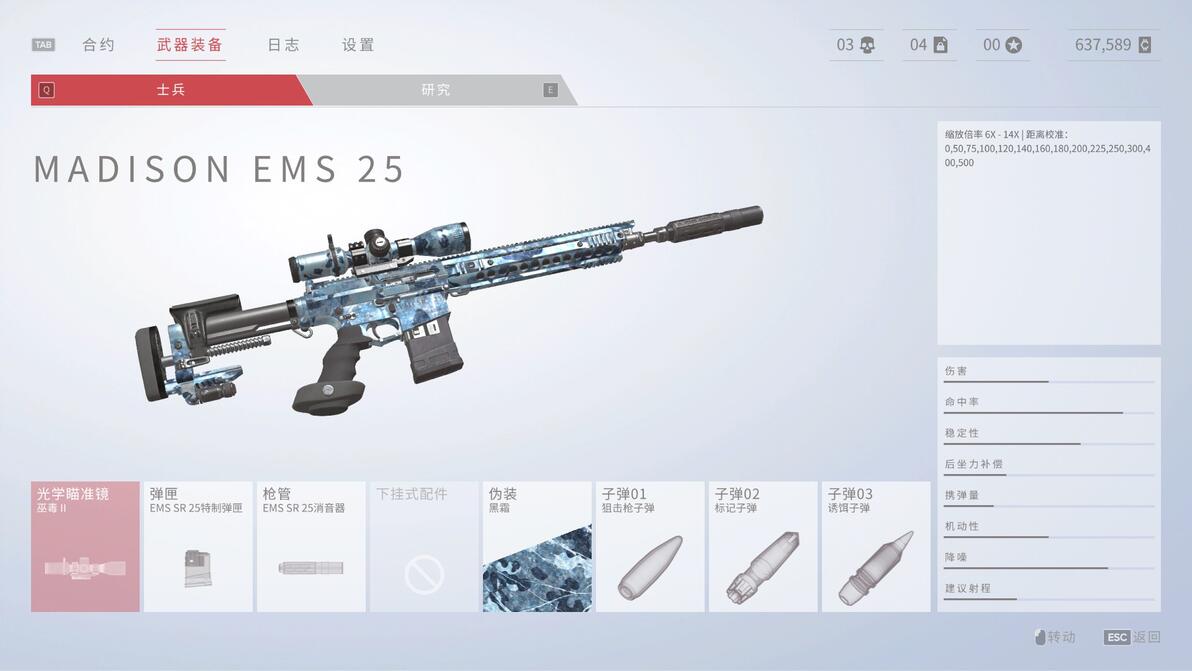Choose the 子弹02 tagging bullet slot
This screenshot has width=1192, height=671.
pos(763,547)
